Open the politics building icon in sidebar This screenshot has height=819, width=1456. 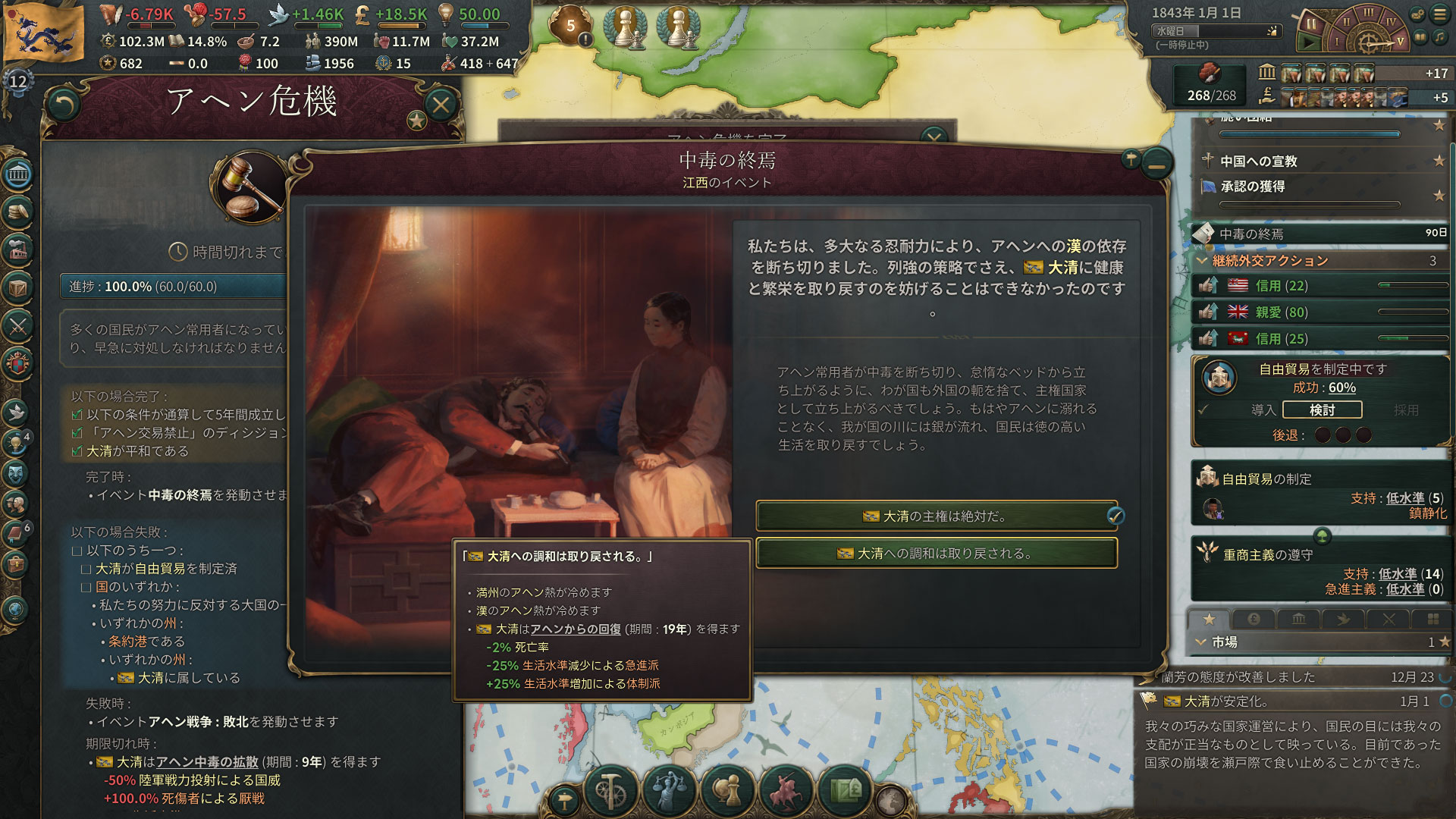(18, 175)
